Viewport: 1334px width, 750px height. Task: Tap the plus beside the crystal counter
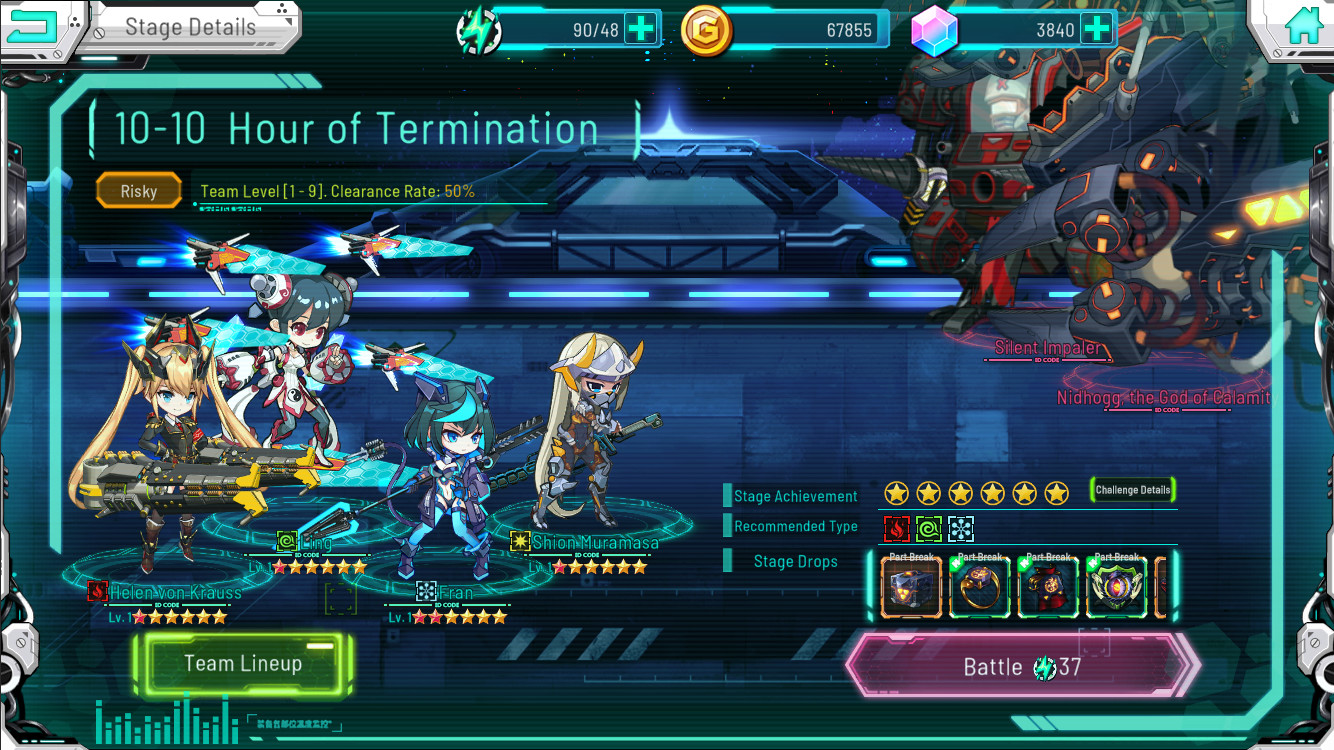[1098, 28]
